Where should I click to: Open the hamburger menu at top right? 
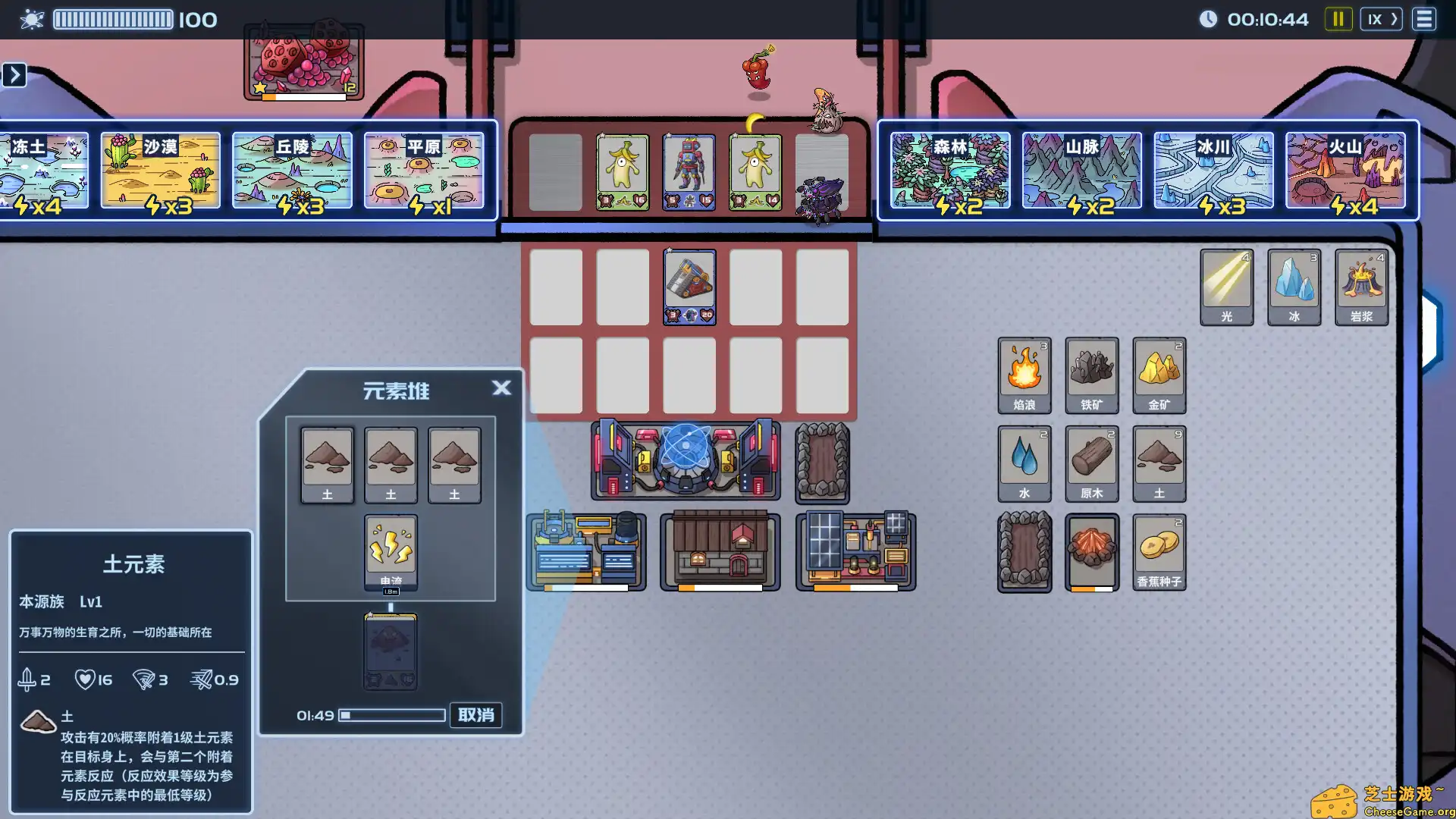click(x=1424, y=19)
